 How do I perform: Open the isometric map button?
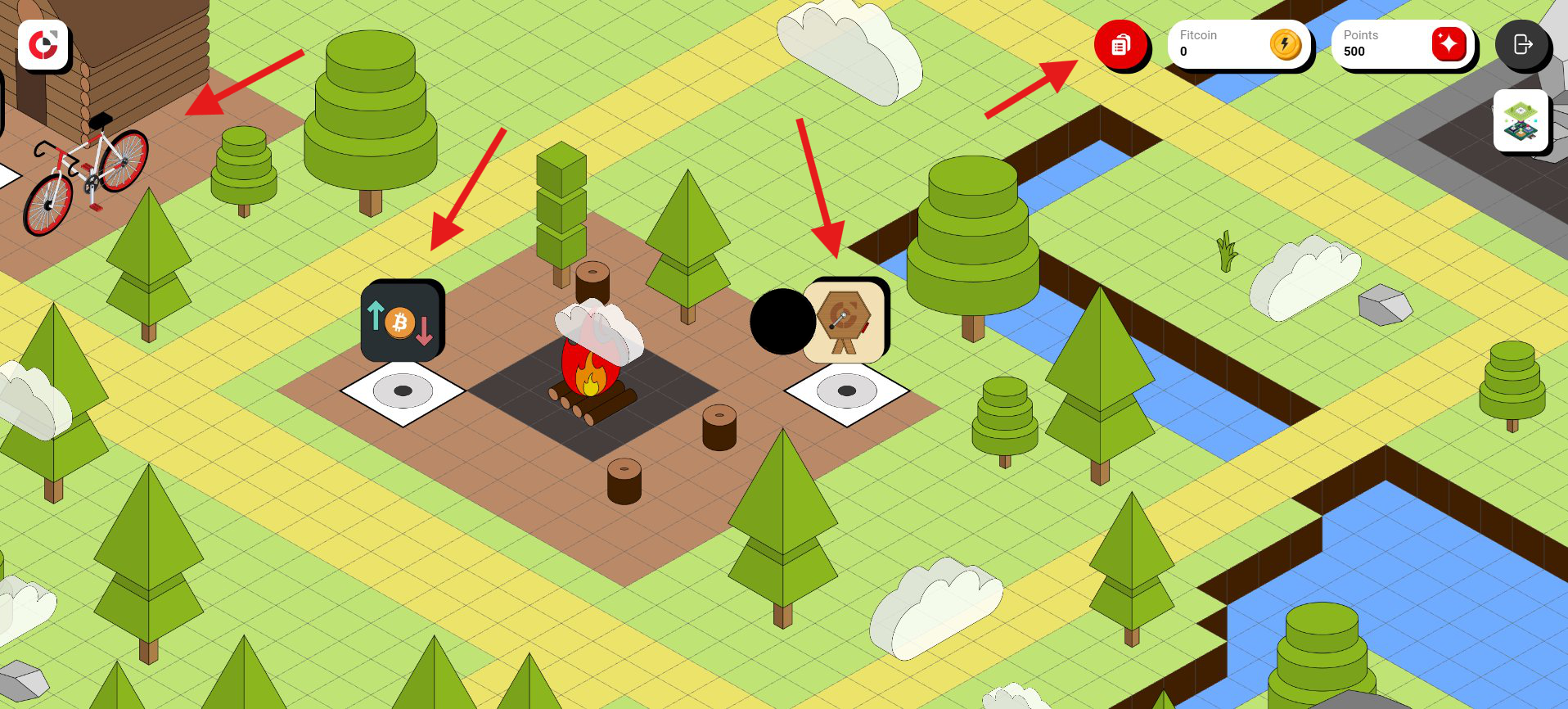coord(1521,120)
